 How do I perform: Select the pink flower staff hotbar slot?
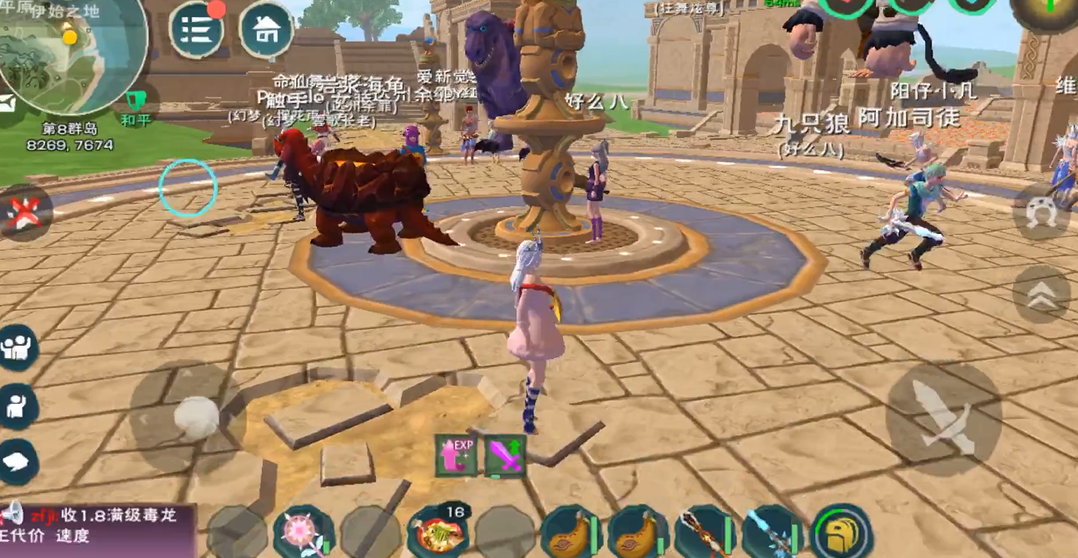303,530
